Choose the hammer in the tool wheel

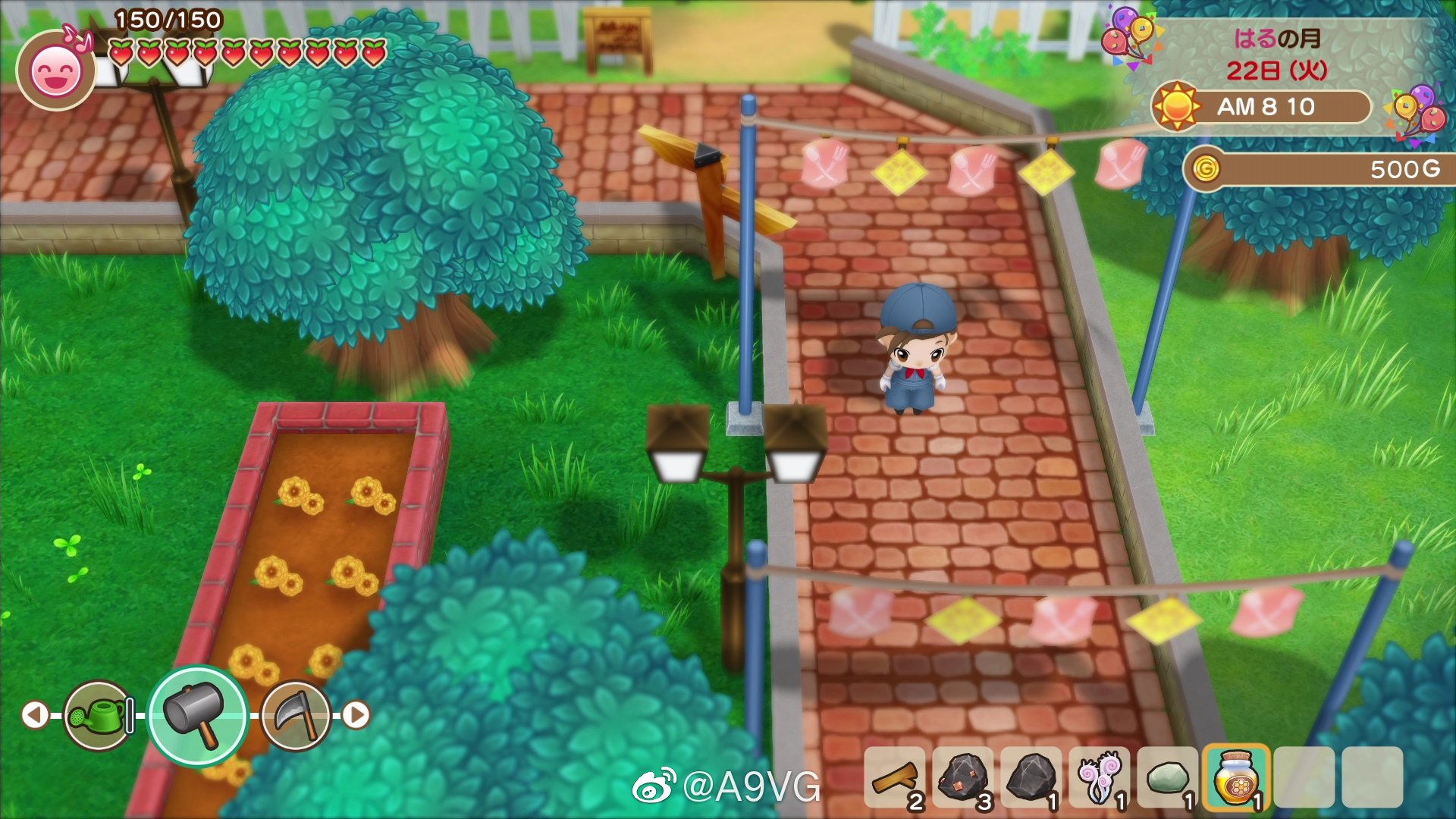pos(197,715)
